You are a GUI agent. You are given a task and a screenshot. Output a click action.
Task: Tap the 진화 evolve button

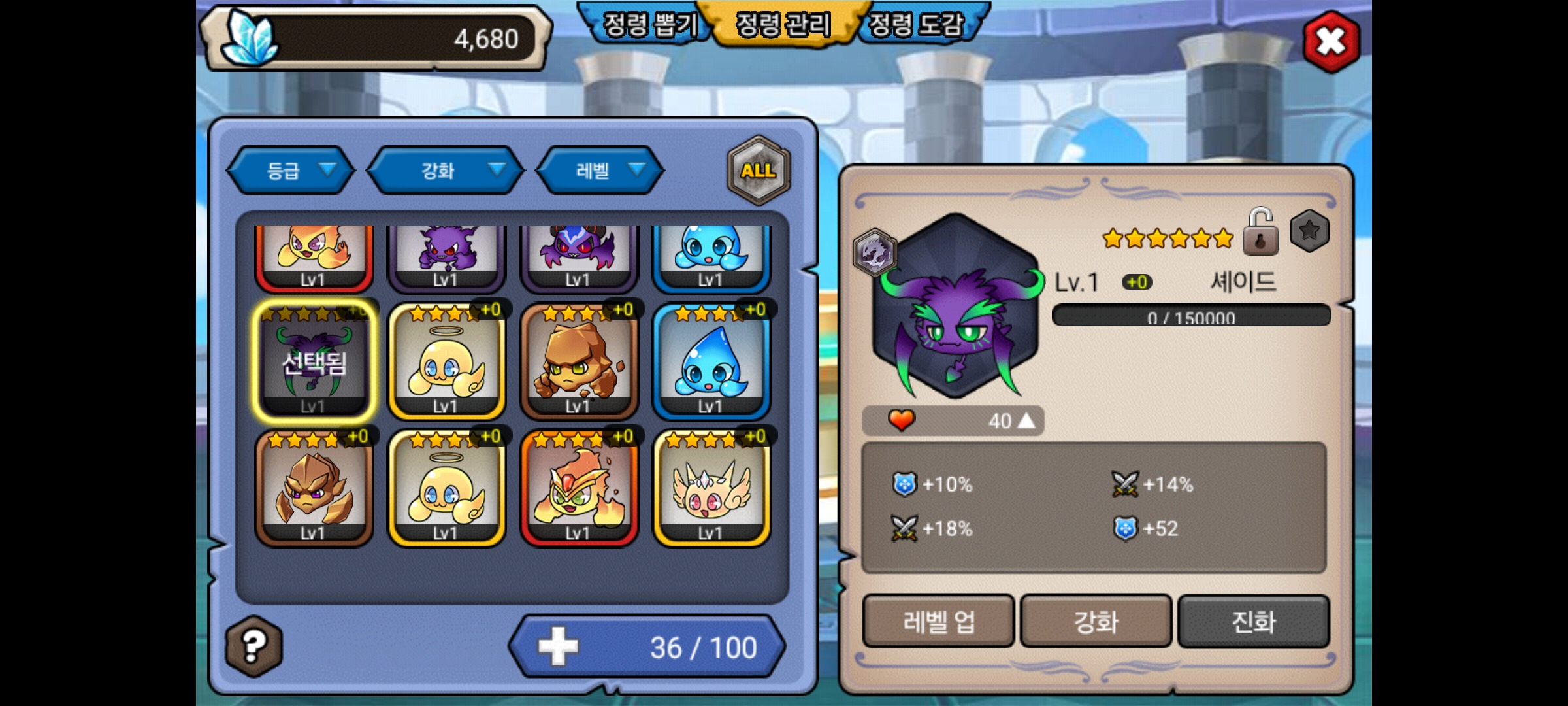[x=1253, y=621]
